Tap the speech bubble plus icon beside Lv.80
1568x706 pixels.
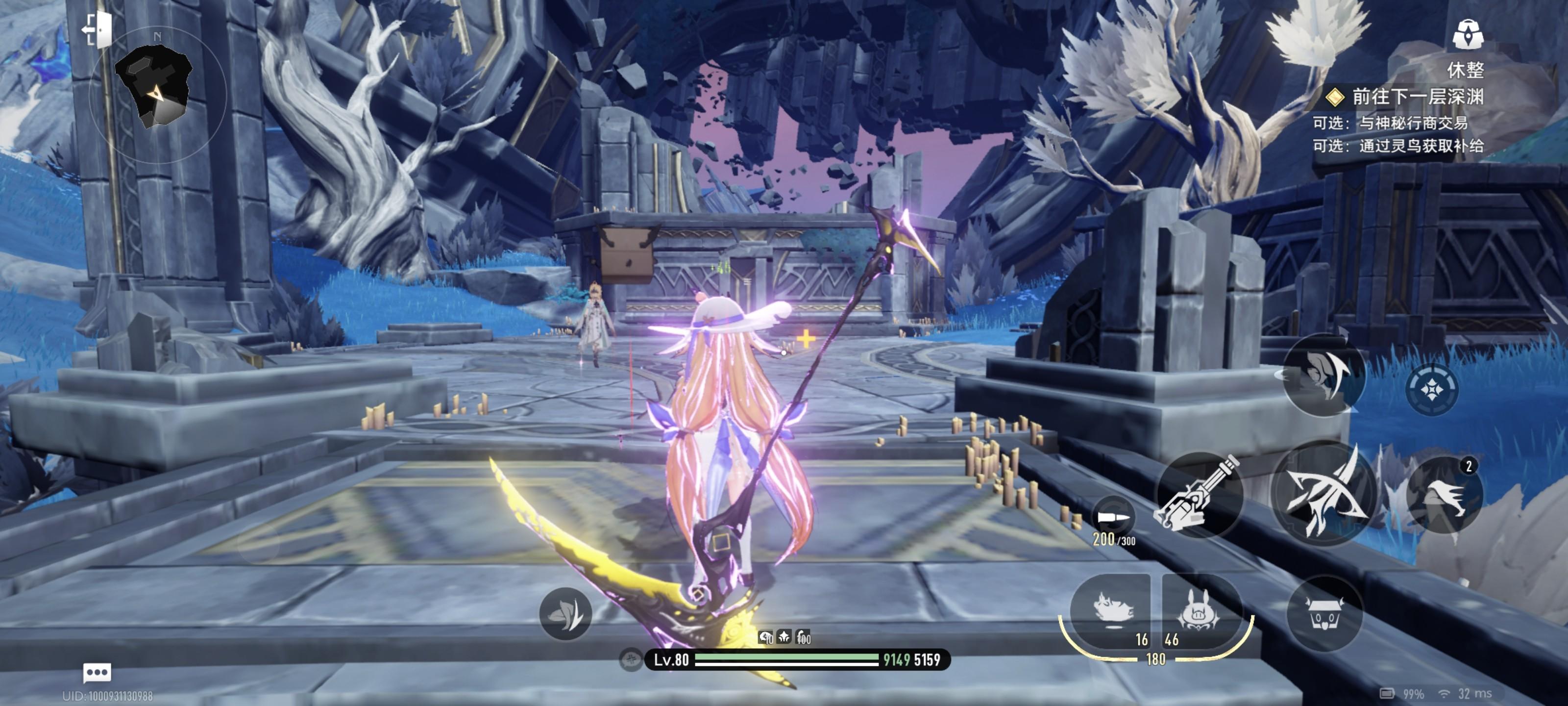(x=631, y=660)
